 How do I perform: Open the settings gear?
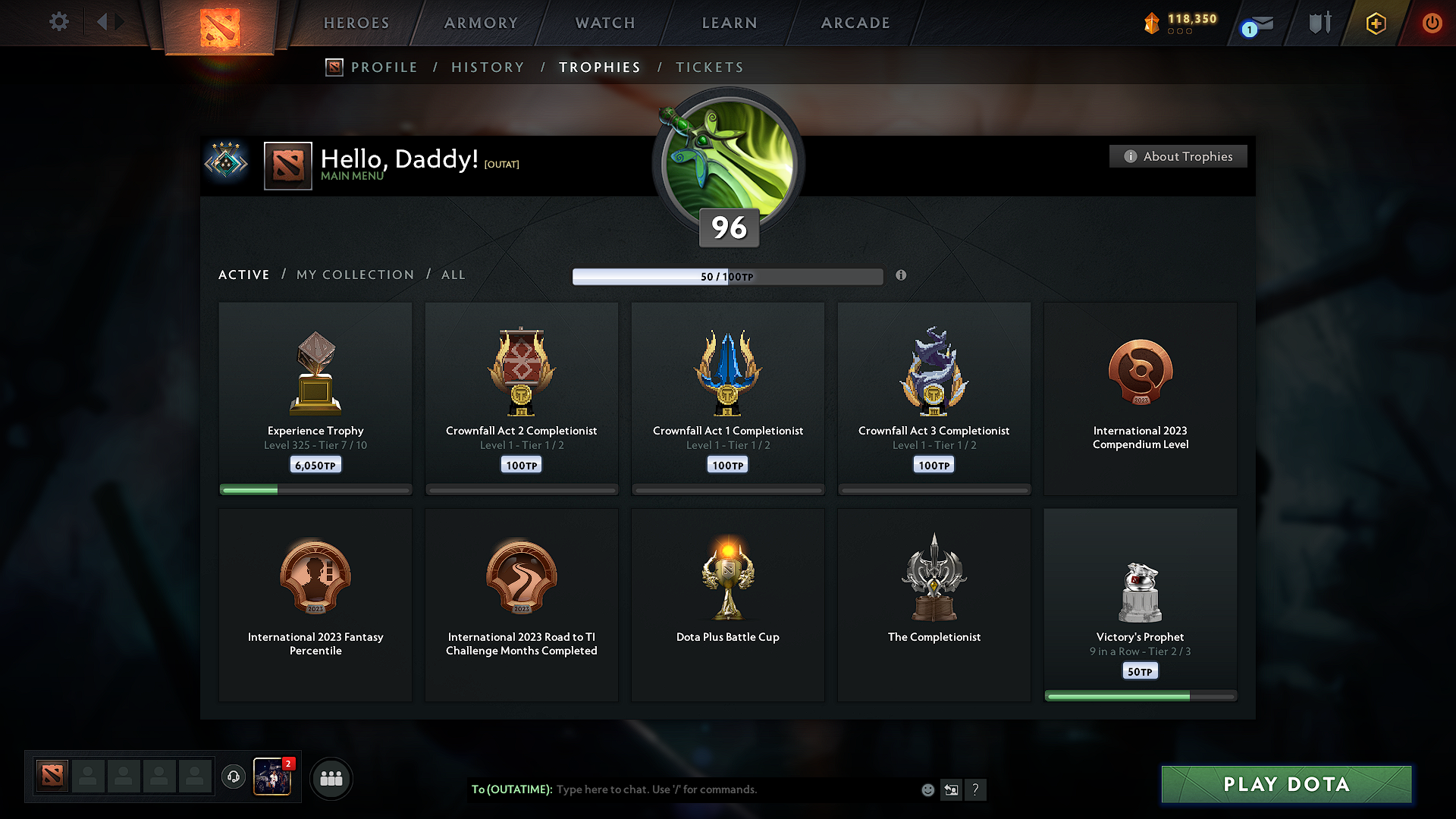tap(58, 23)
